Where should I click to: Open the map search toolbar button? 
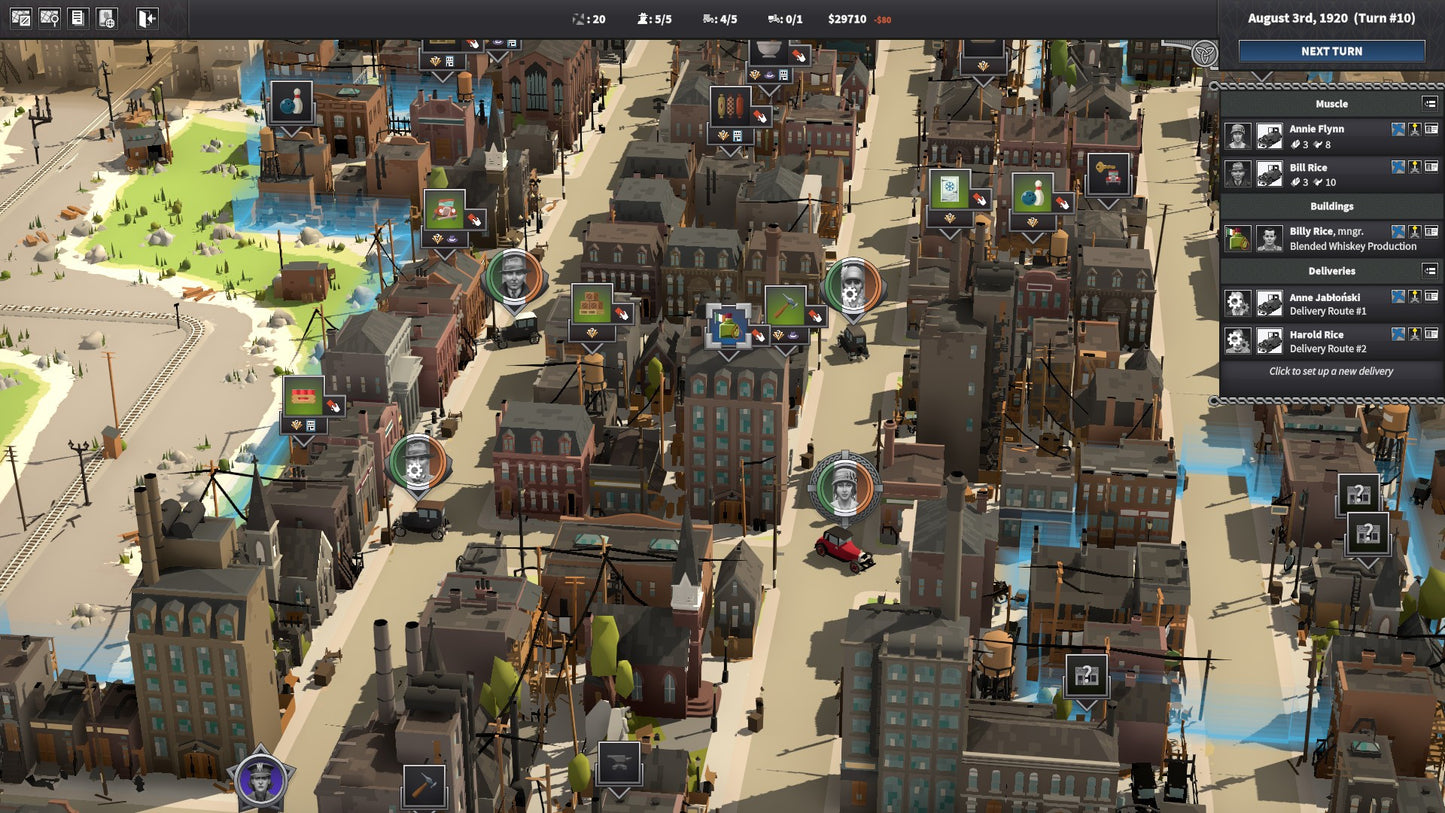click(x=49, y=18)
